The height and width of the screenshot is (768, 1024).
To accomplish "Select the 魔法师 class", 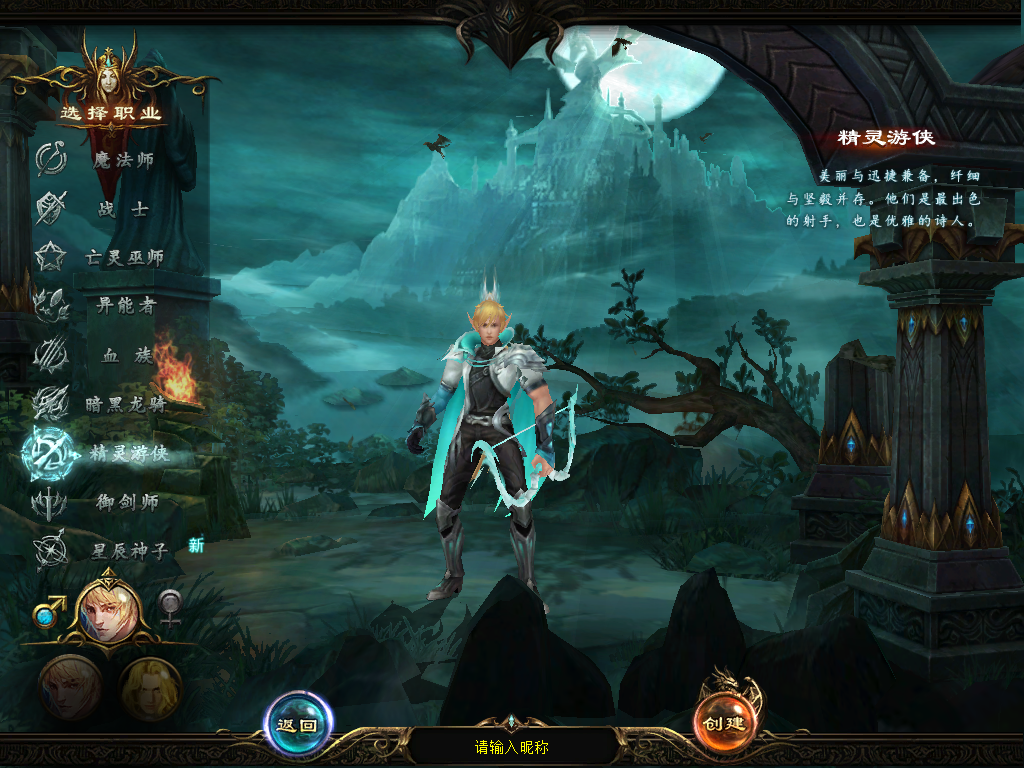I will 122,160.
